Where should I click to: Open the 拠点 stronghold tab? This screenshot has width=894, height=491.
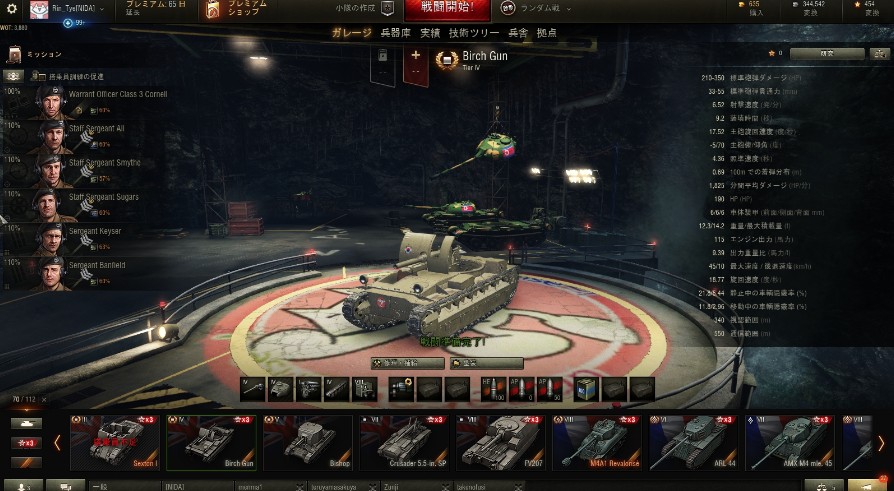[x=546, y=33]
